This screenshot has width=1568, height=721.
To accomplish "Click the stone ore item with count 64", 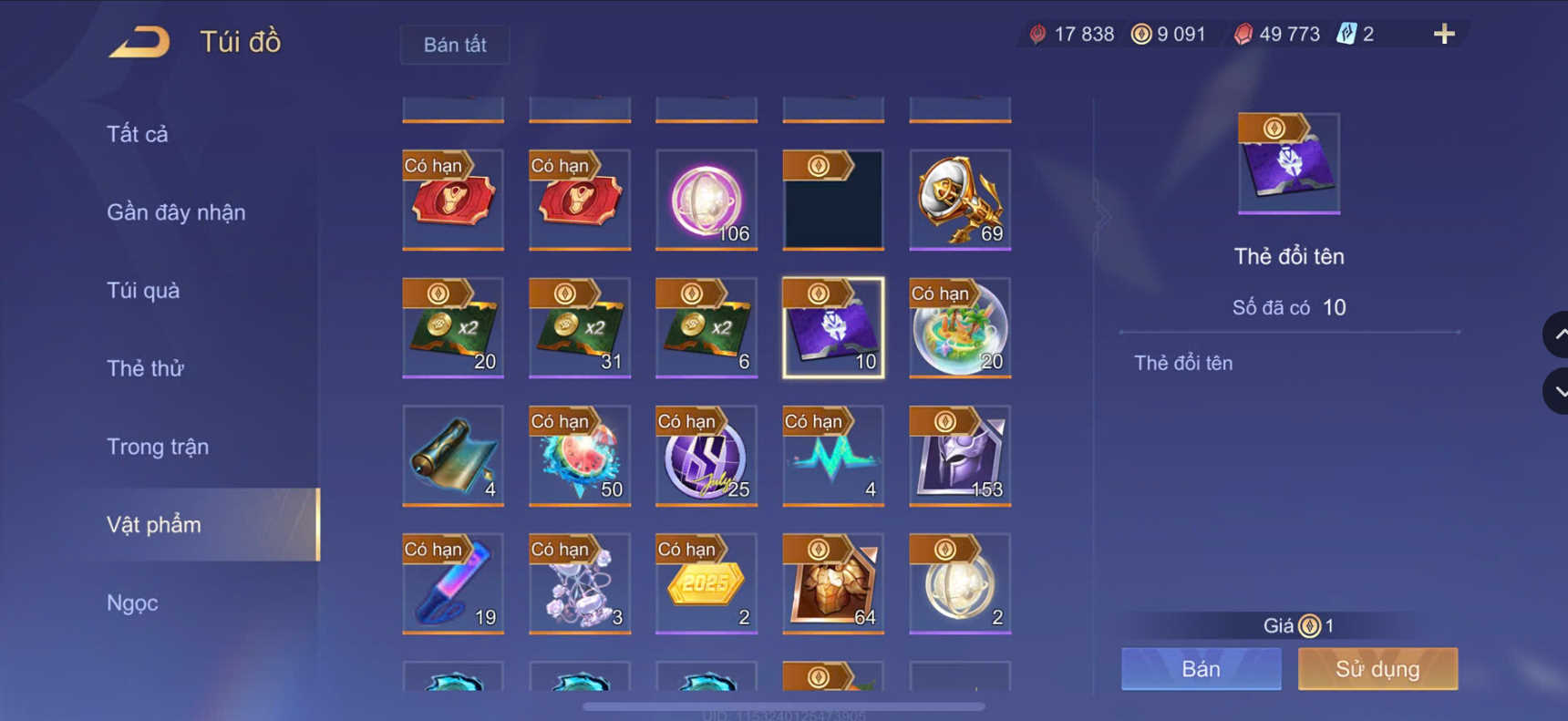I will tap(831, 583).
